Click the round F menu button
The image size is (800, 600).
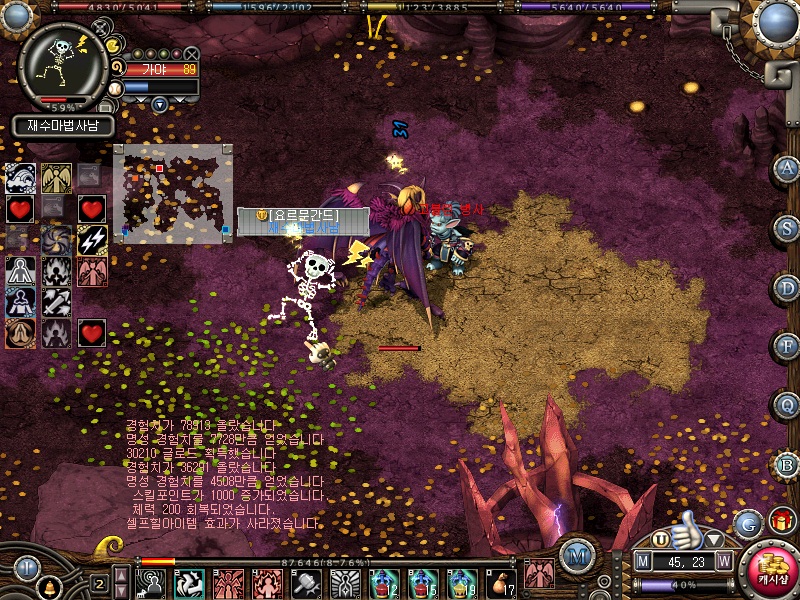point(787,346)
